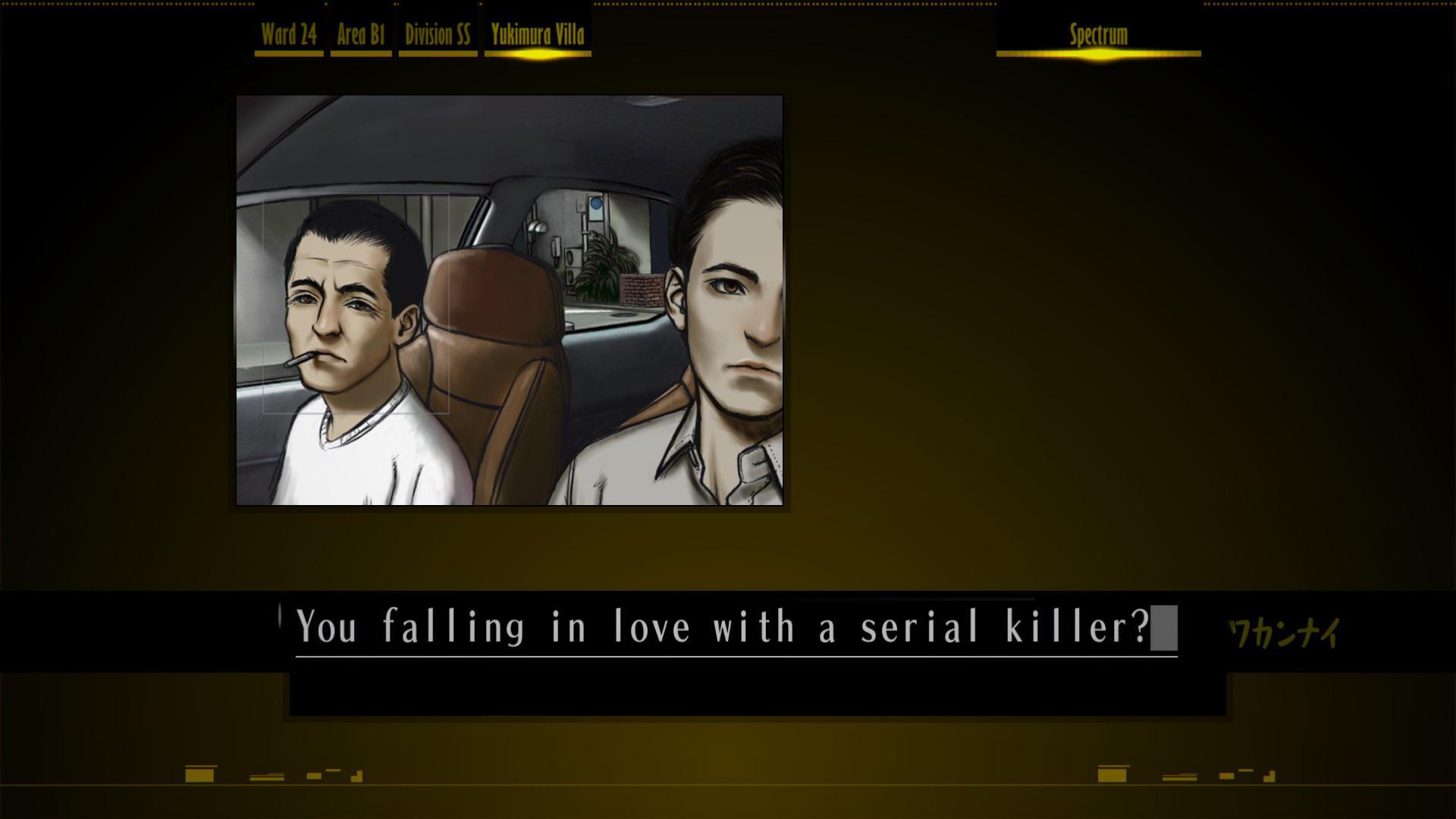The height and width of the screenshot is (819, 1456).
Task: Switch to the Ward 24 tab
Action: tap(289, 33)
